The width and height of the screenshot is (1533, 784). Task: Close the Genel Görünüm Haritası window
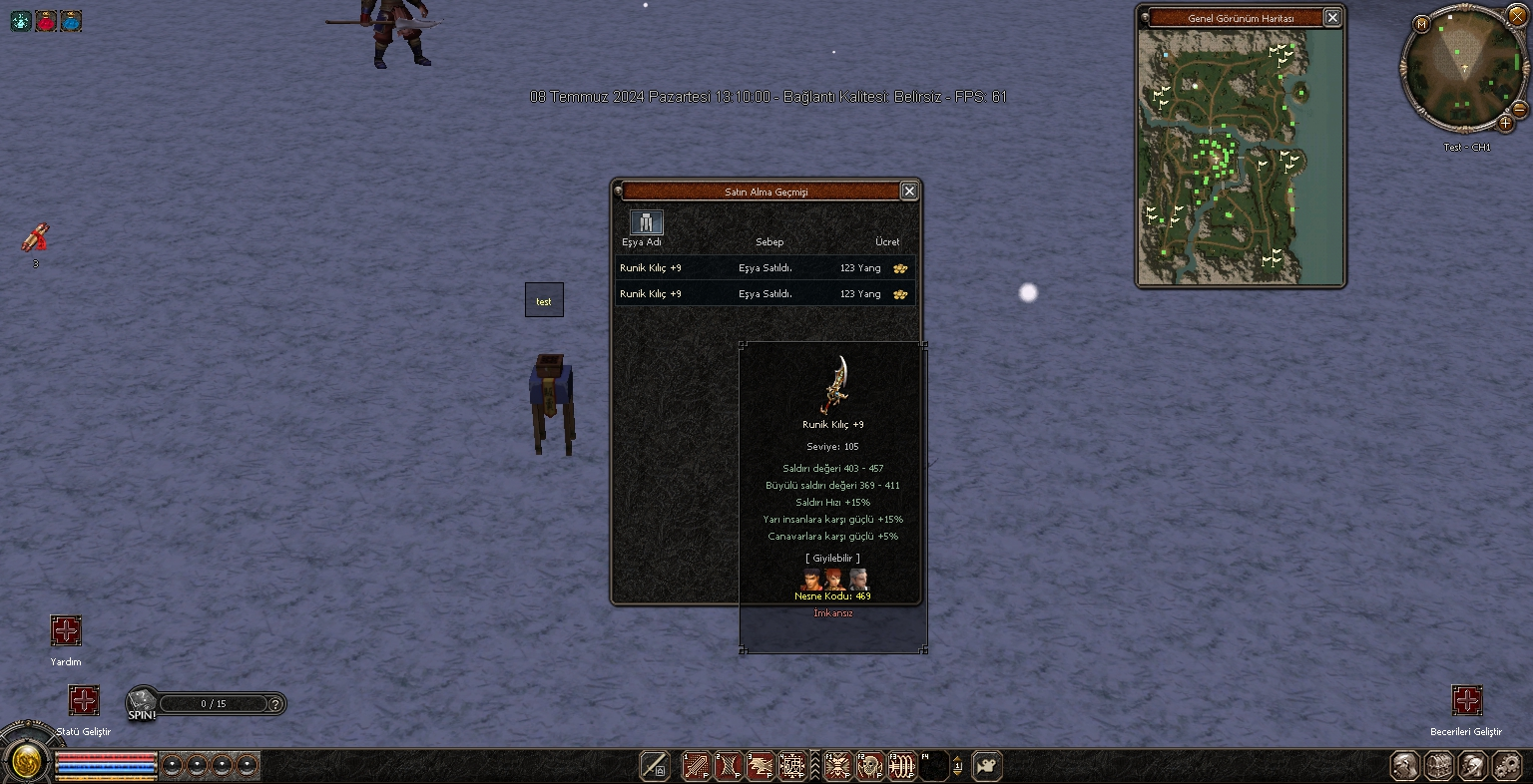click(1332, 18)
